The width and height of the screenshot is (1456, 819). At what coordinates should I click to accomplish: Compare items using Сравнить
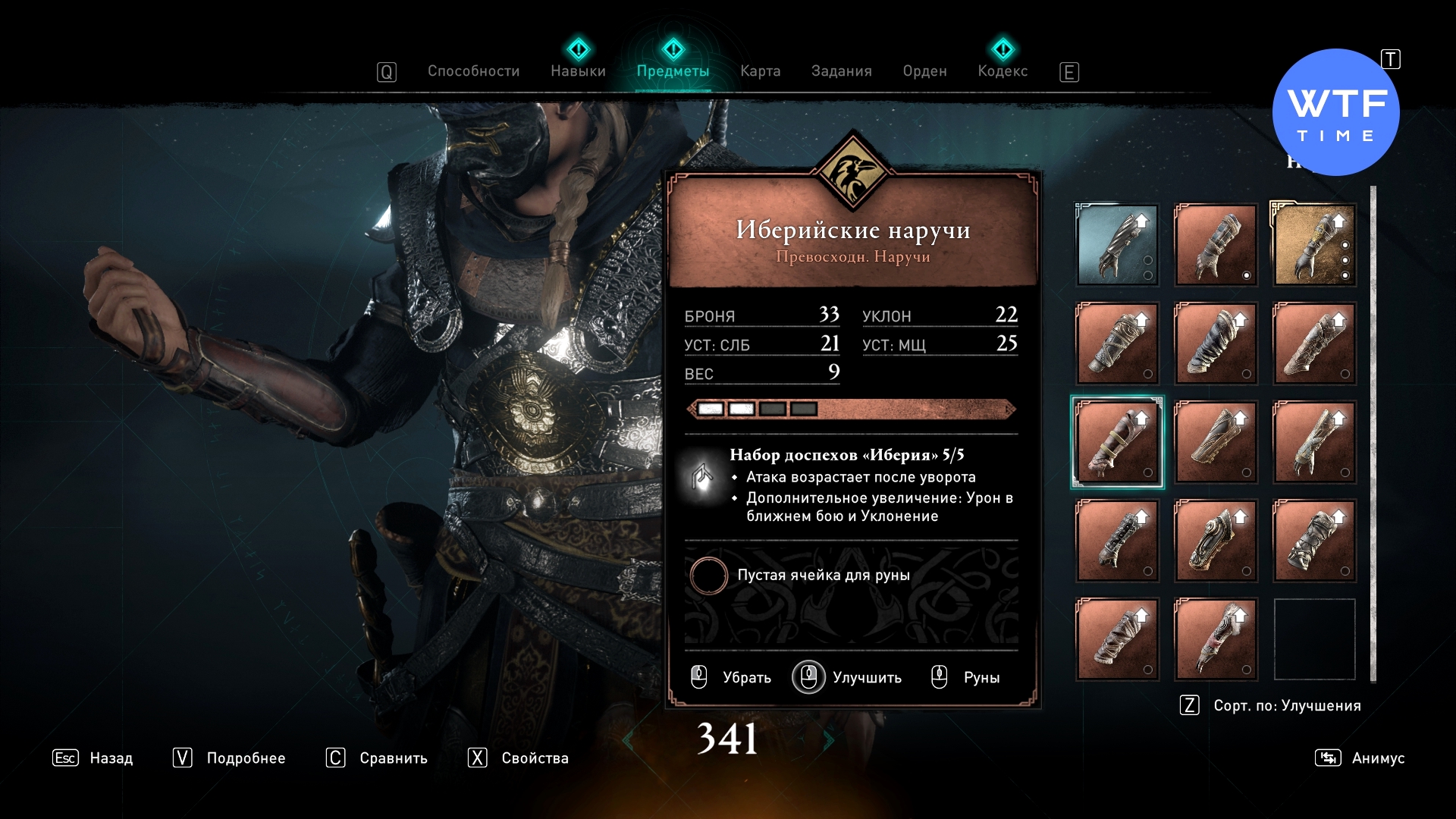click(377, 758)
